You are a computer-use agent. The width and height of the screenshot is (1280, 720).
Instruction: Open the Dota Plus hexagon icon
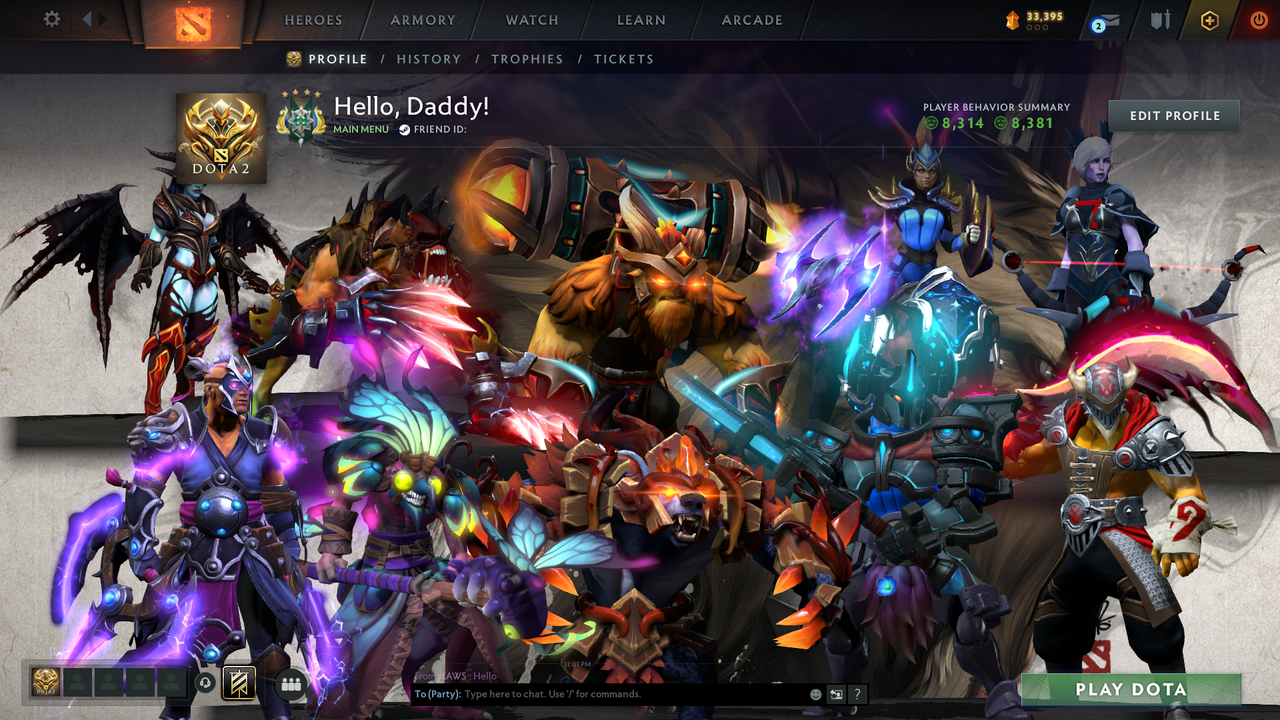click(1211, 19)
